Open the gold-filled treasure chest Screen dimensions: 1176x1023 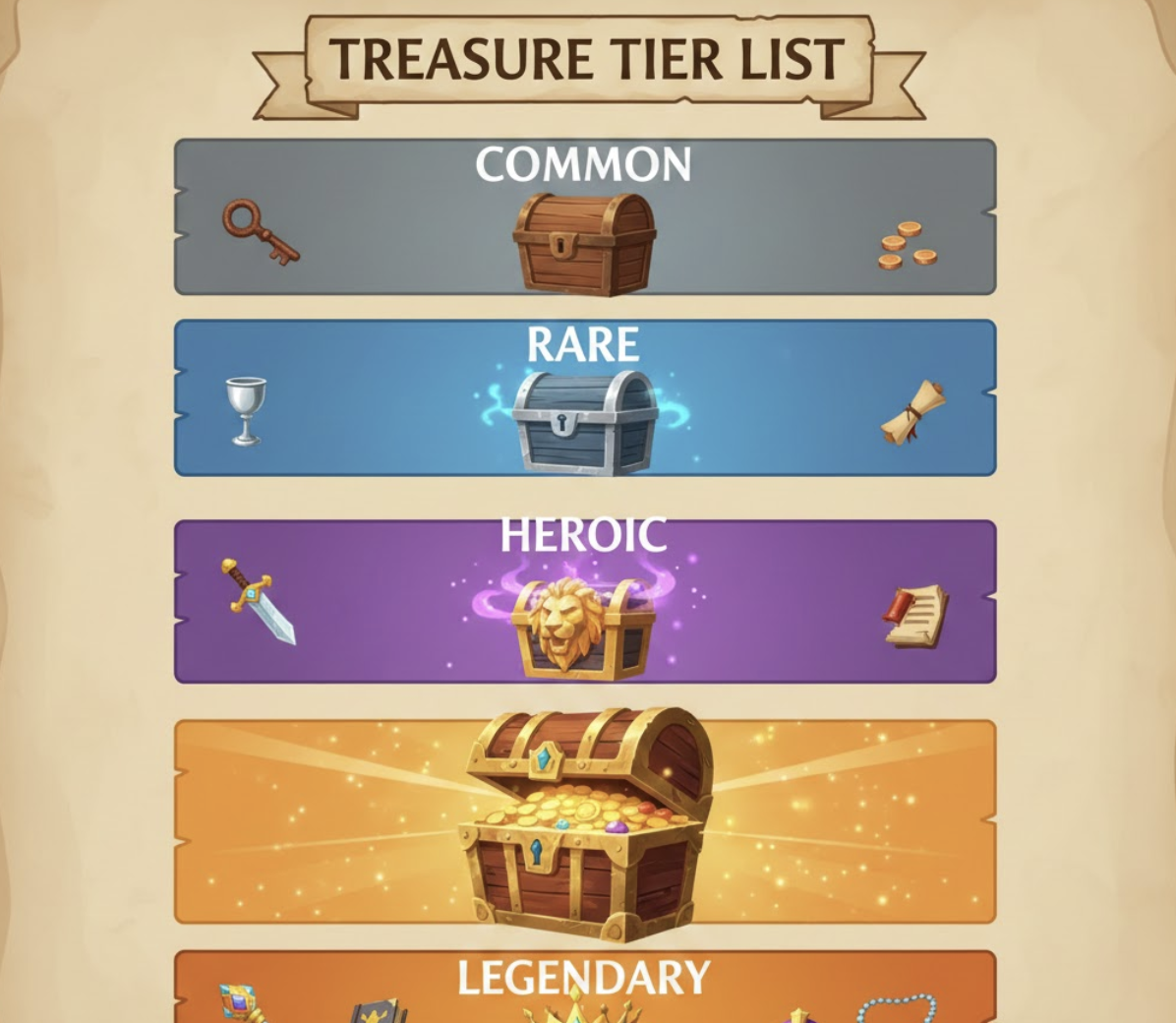(586, 824)
